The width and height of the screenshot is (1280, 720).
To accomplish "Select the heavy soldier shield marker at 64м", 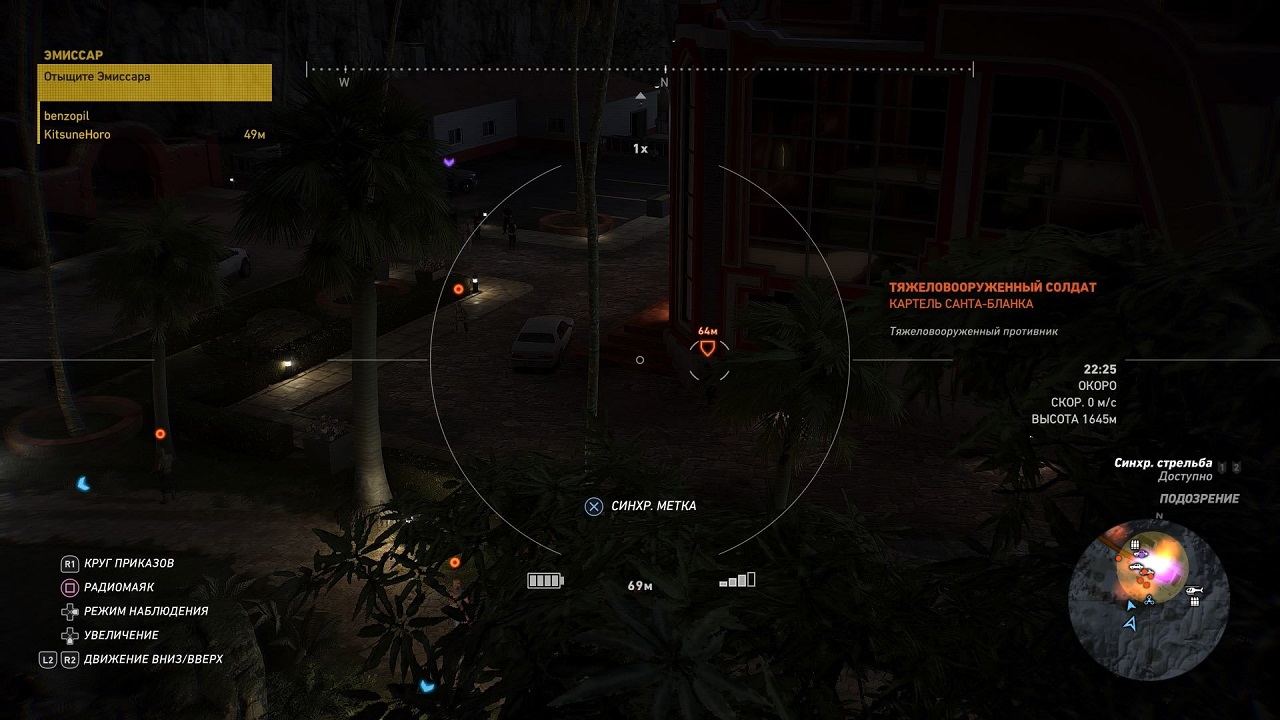I will 708,348.
